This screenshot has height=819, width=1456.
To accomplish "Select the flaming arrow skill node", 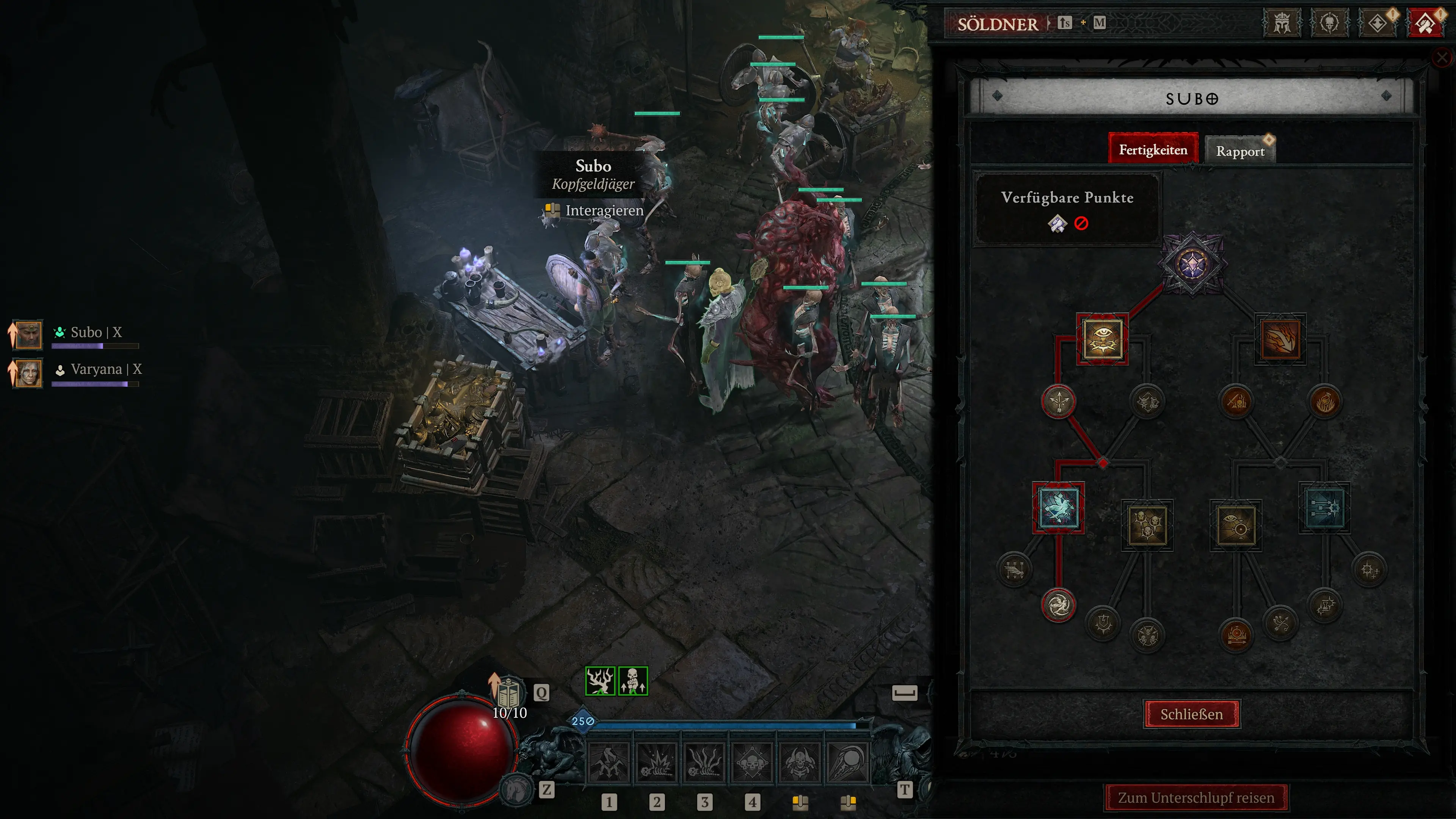I will click(1280, 339).
